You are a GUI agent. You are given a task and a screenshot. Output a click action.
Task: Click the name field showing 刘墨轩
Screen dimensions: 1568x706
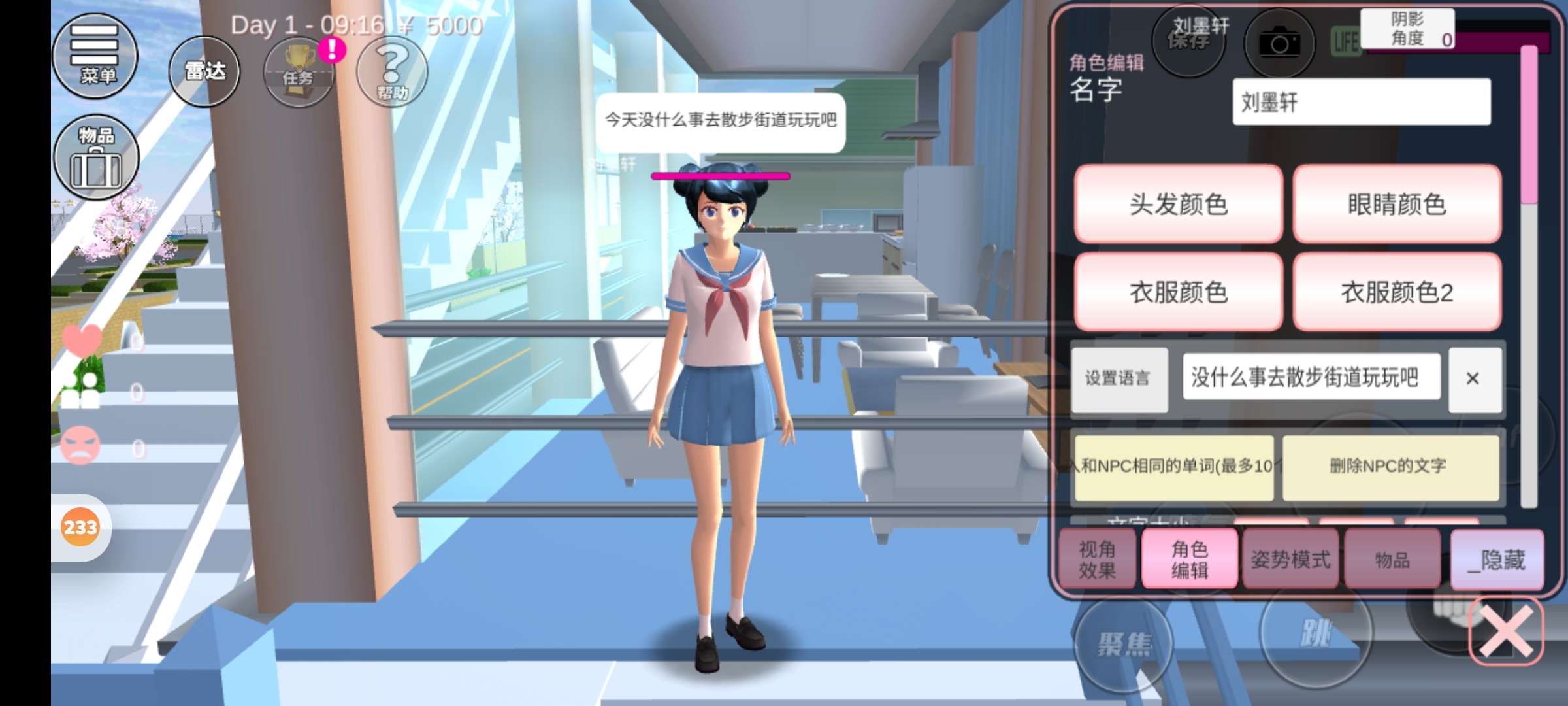click(1361, 102)
